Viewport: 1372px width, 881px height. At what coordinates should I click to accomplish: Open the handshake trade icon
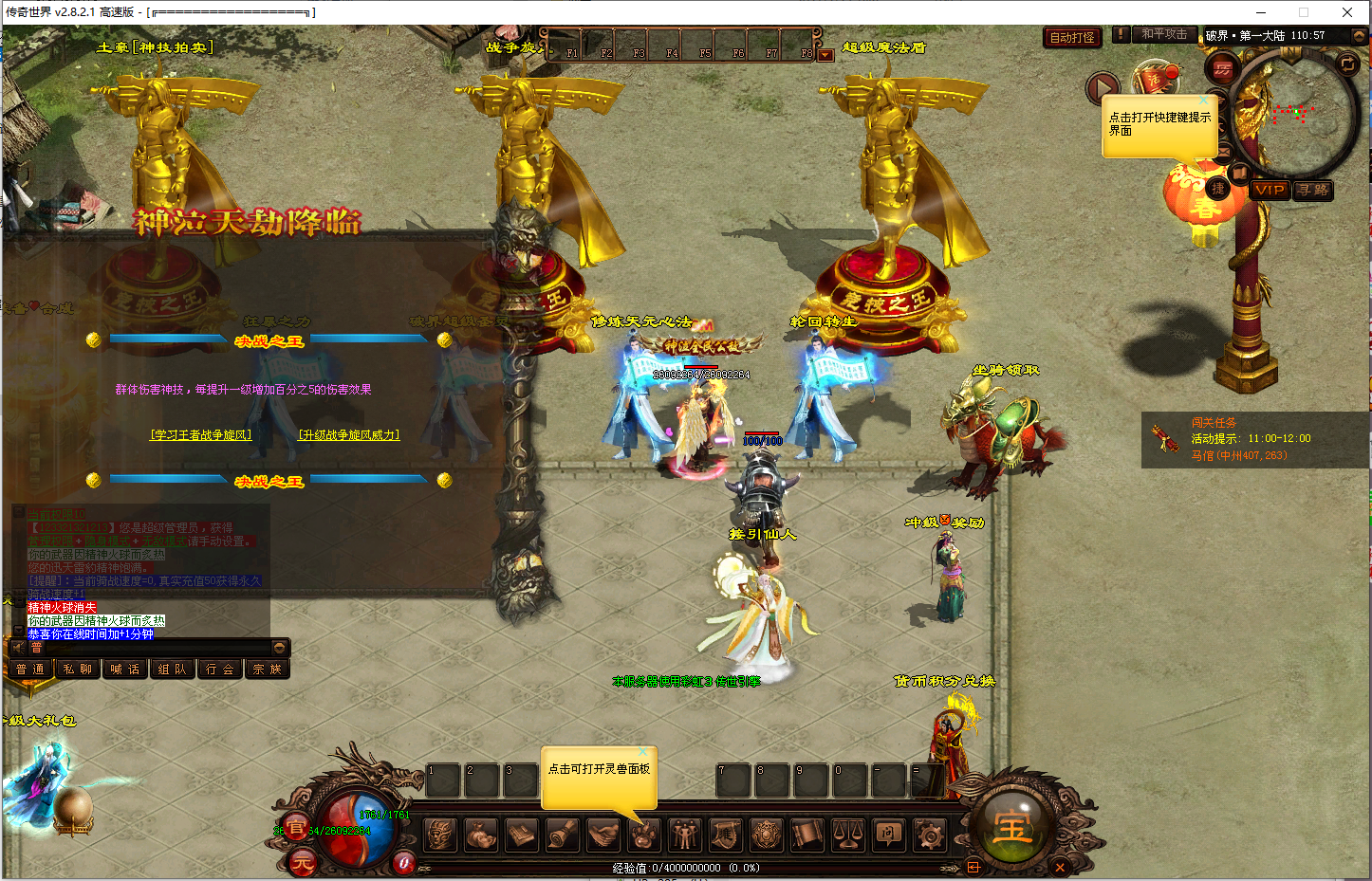pos(603,835)
